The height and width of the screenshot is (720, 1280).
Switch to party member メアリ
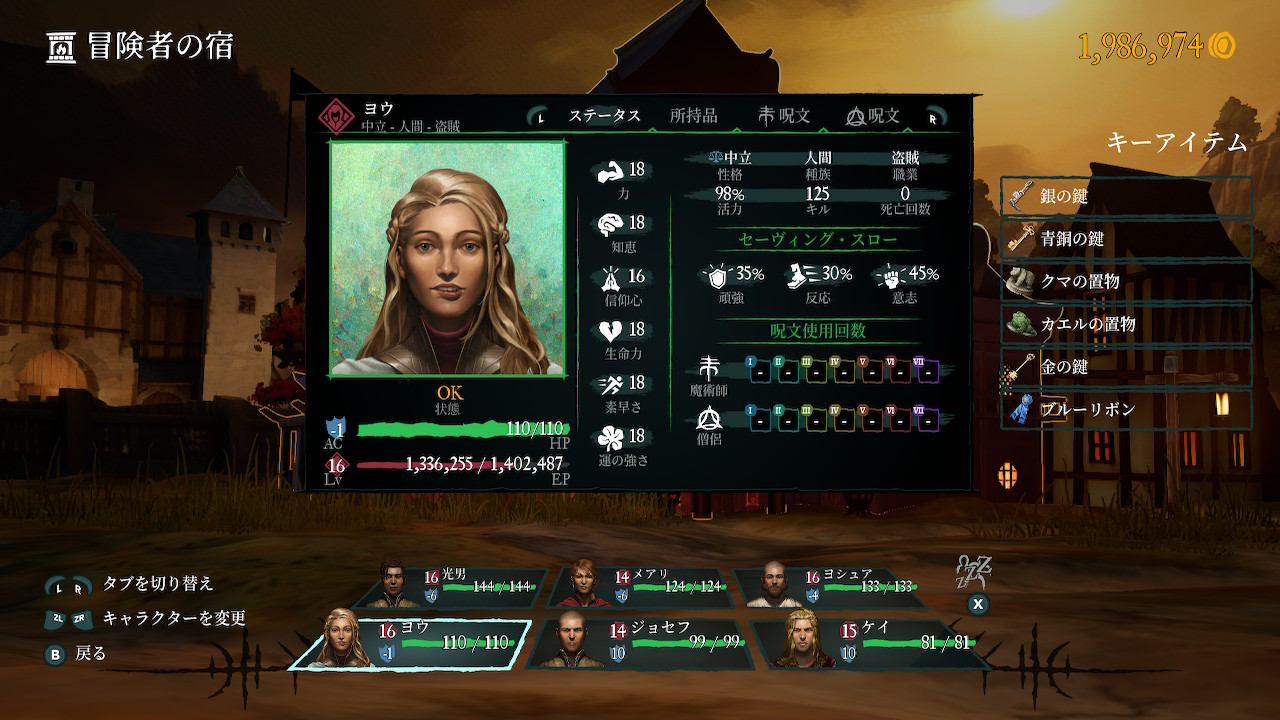pyautogui.click(x=645, y=587)
